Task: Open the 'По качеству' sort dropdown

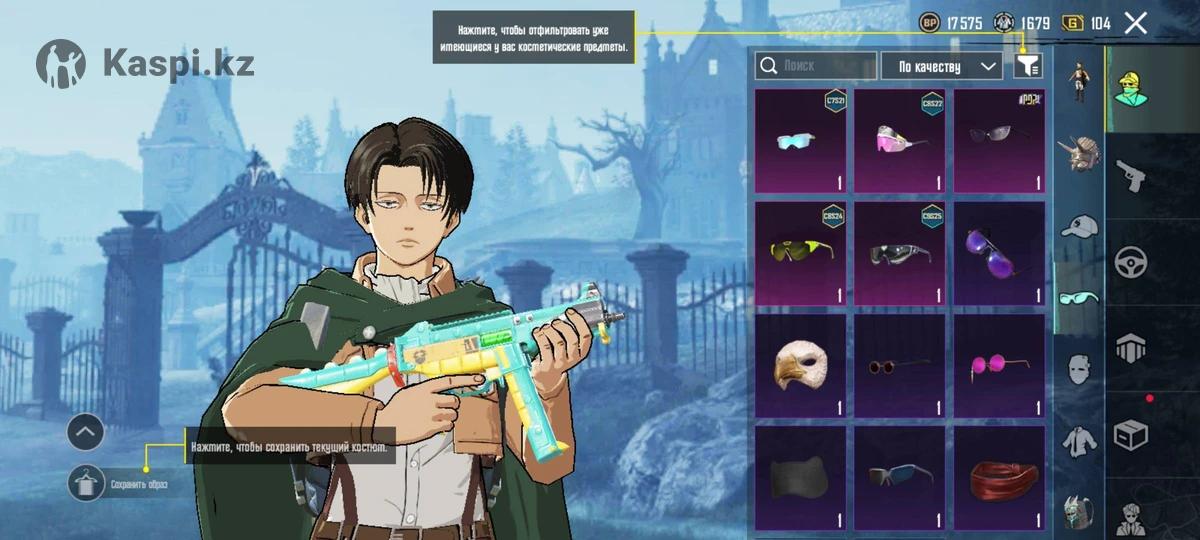Action: tap(940, 66)
